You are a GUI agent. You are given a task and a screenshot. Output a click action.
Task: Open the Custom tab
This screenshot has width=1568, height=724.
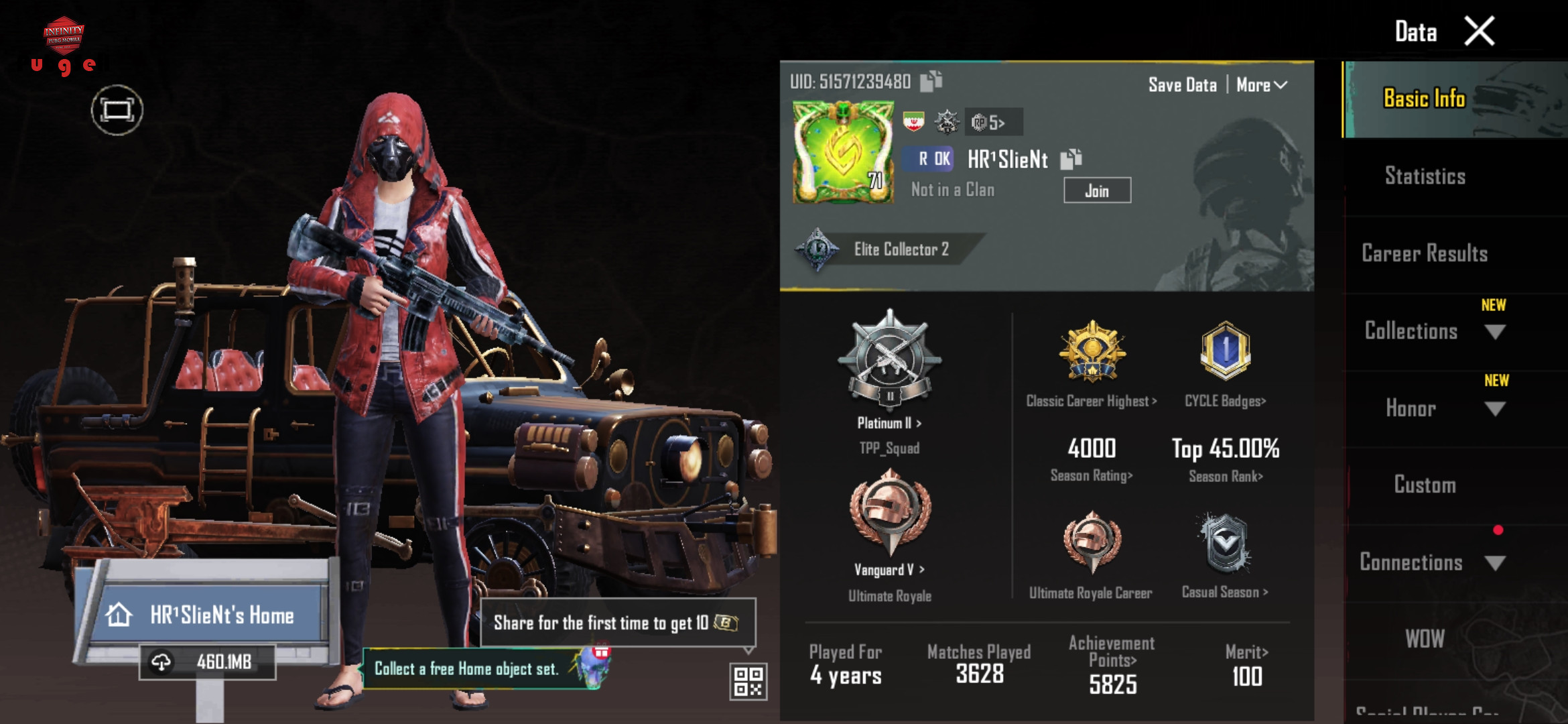click(x=1425, y=485)
